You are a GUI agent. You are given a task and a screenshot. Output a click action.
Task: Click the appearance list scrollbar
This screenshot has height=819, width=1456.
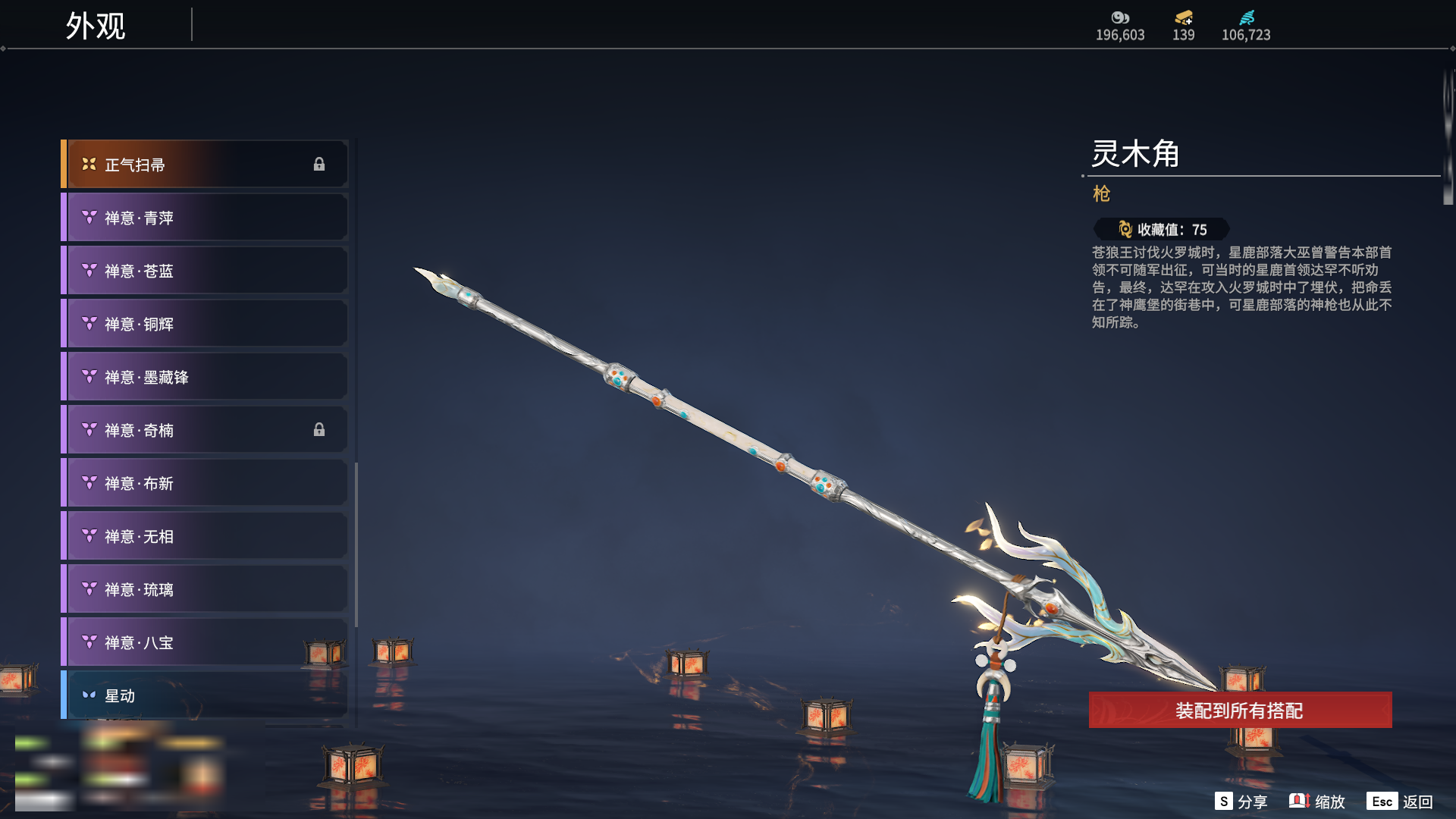pyautogui.click(x=356, y=544)
